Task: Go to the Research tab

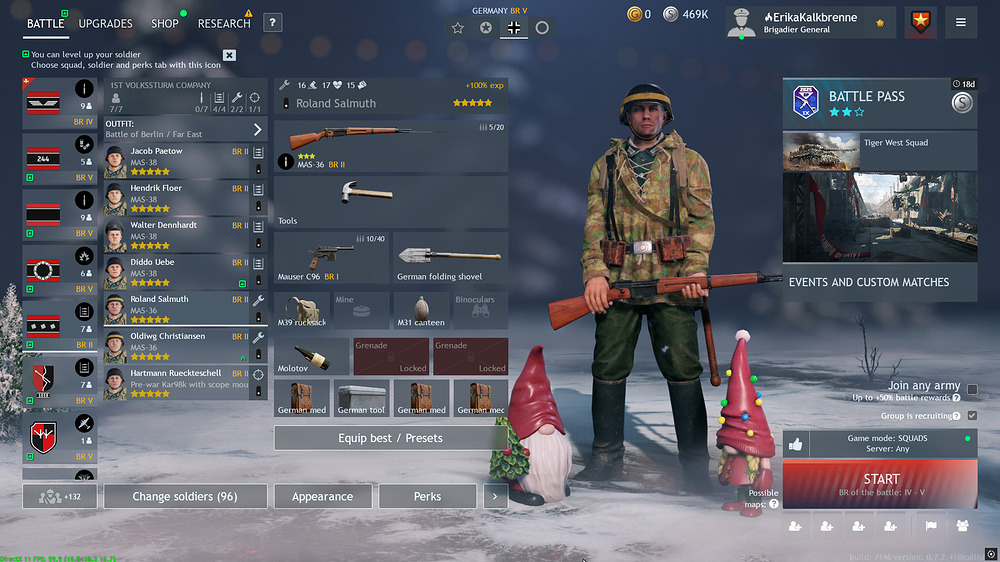Action: 224,23
